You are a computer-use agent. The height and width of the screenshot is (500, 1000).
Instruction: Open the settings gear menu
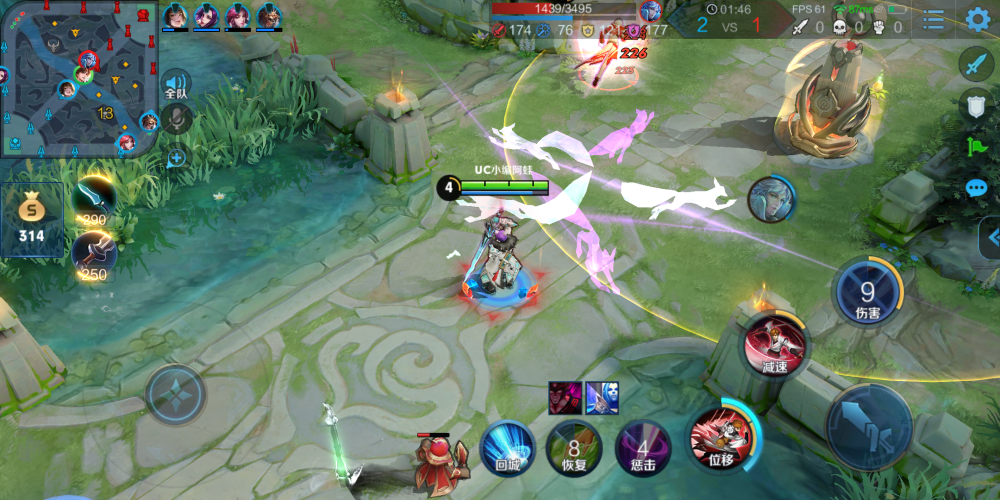click(x=977, y=19)
